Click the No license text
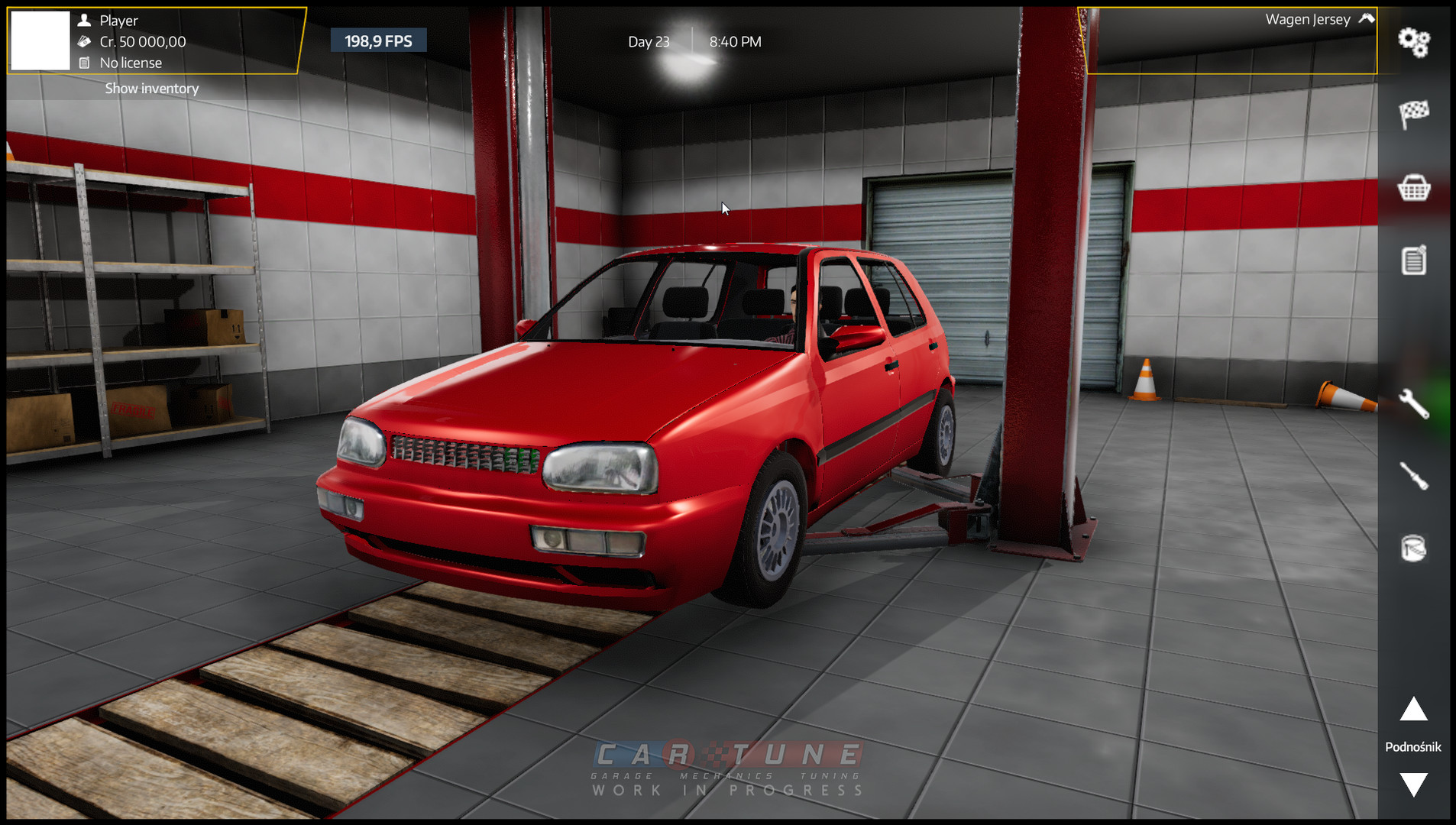The width and height of the screenshot is (1456, 825). point(130,63)
